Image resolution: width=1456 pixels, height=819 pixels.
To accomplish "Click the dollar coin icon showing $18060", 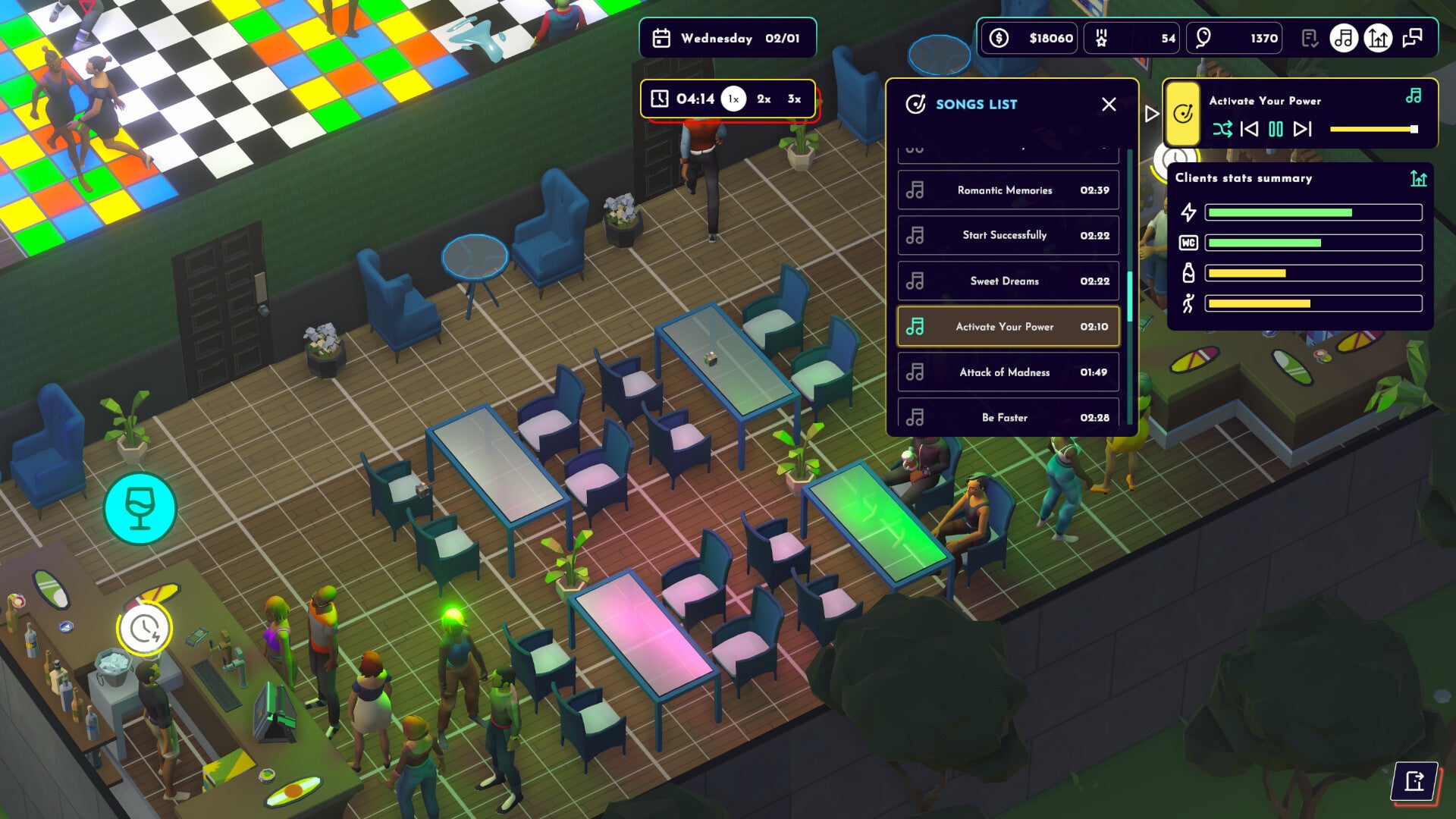I will [x=999, y=38].
